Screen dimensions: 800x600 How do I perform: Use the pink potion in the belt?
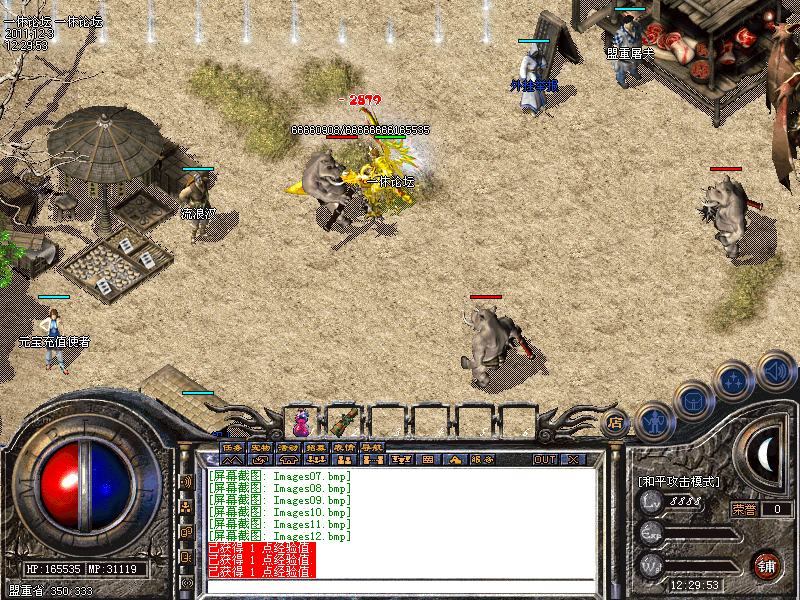pyautogui.click(x=302, y=422)
